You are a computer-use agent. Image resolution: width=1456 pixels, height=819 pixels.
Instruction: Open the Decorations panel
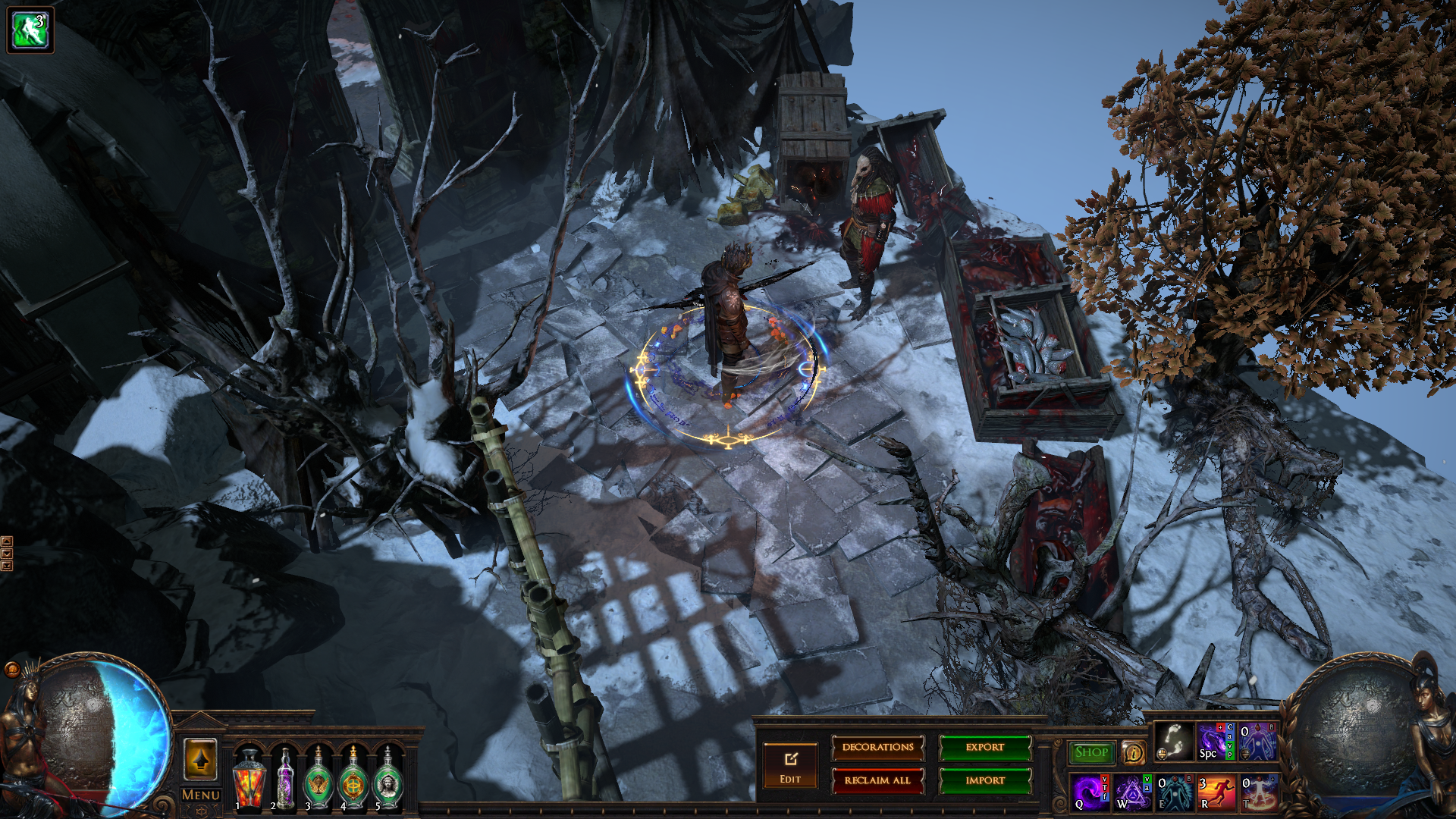(877, 748)
